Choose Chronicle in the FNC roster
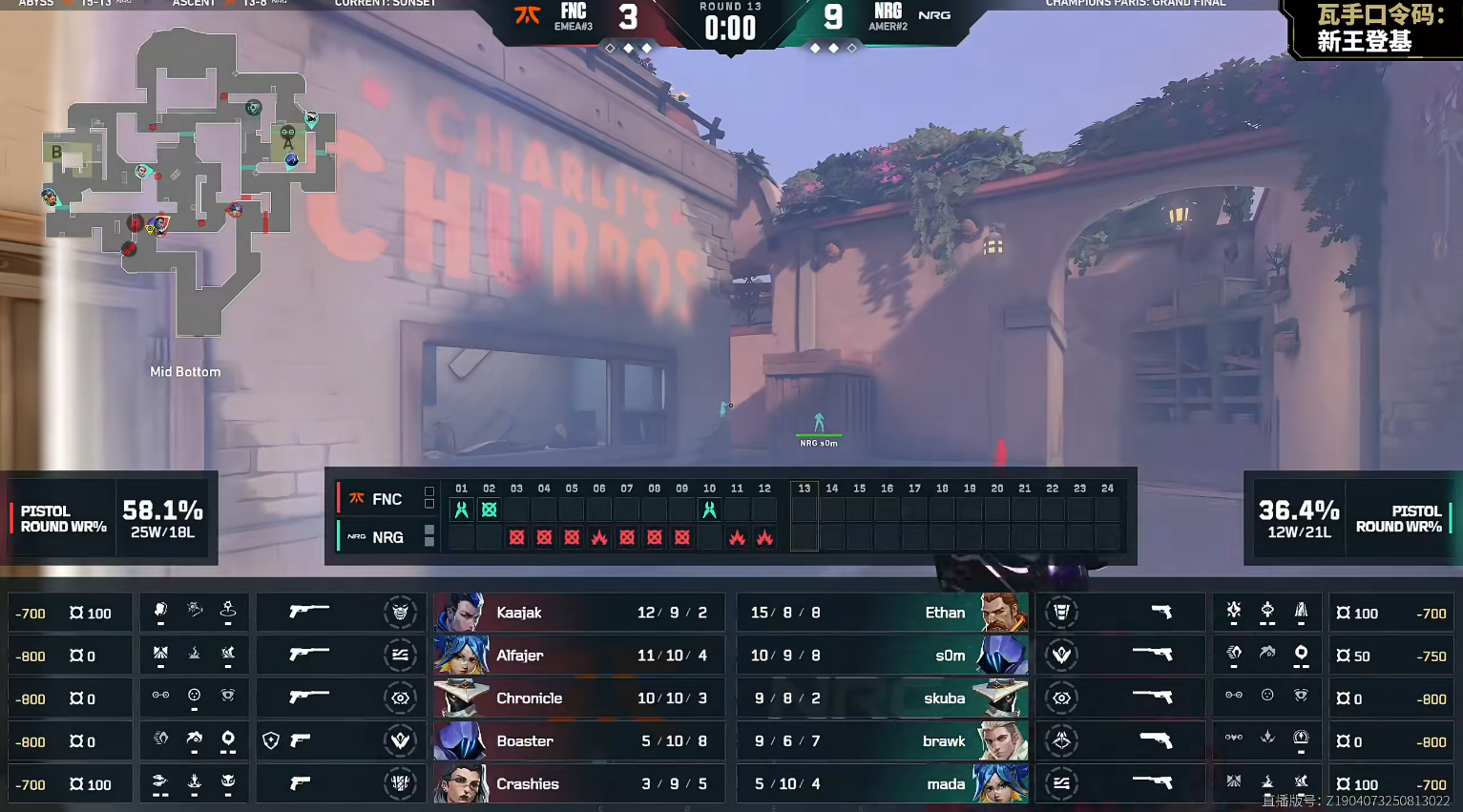This screenshot has height=812, width=1463. (x=578, y=698)
